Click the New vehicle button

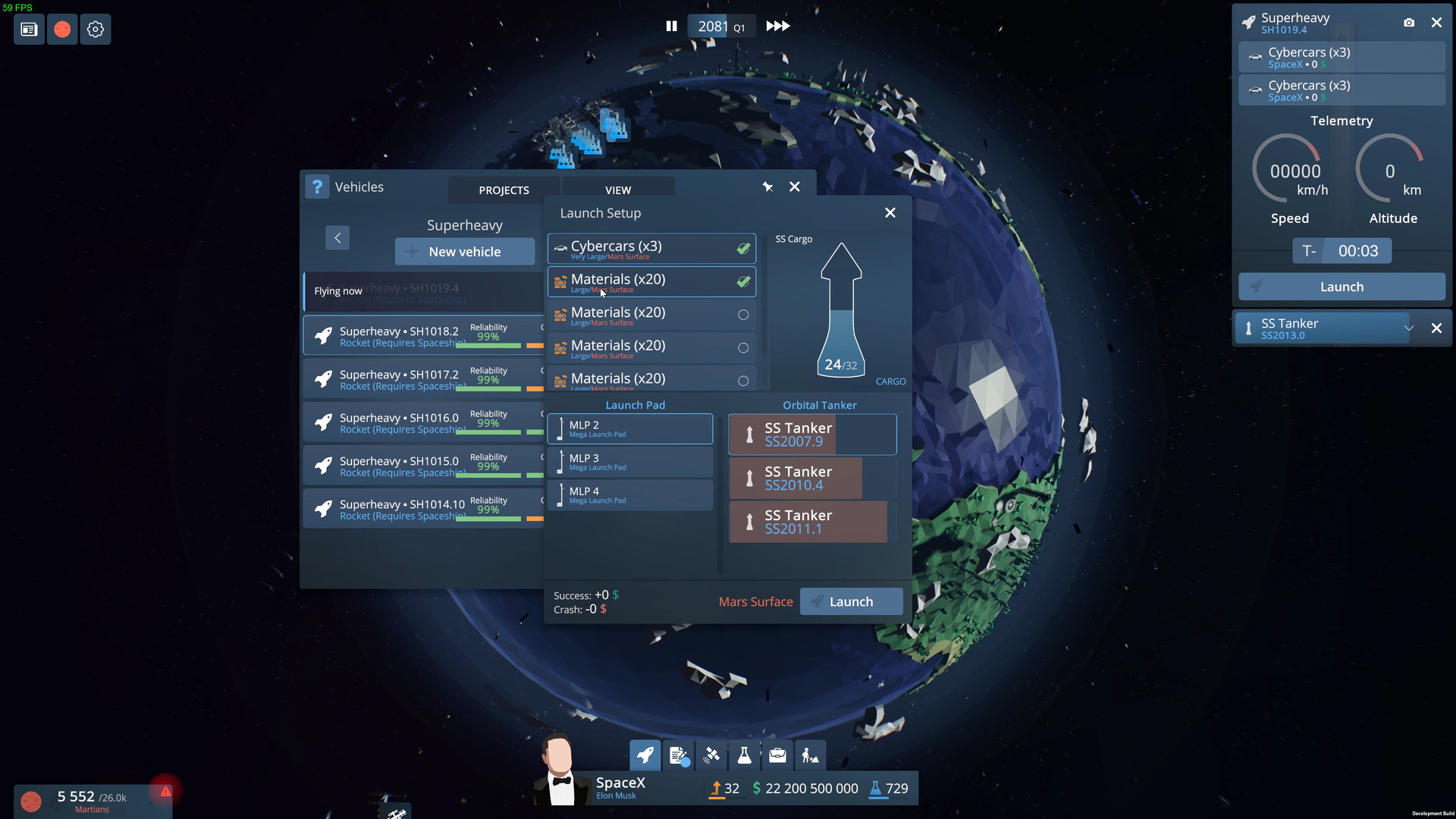pyautogui.click(x=464, y=251)
